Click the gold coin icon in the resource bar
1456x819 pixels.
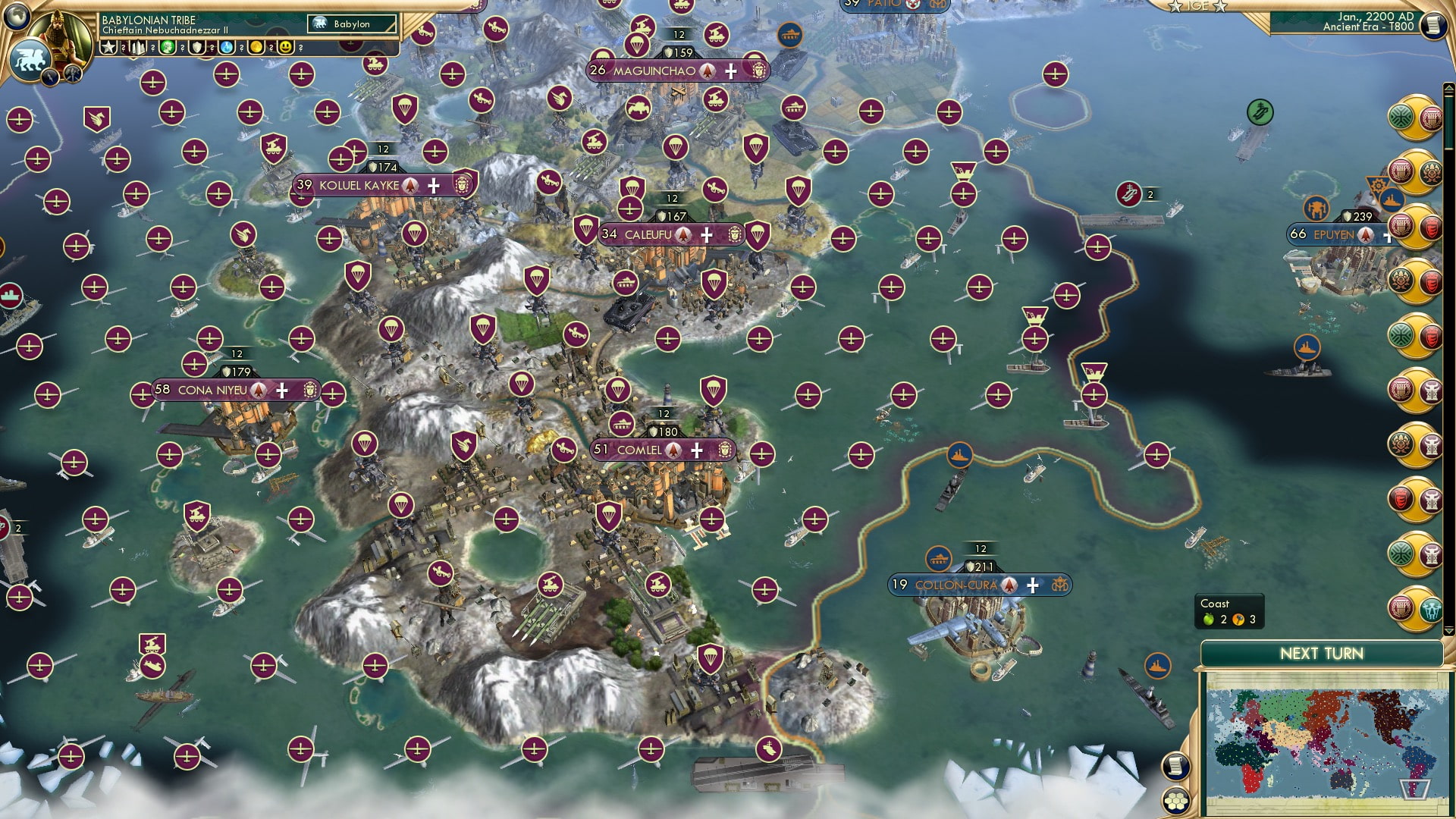pyautogui.click(x=256, y=47)
